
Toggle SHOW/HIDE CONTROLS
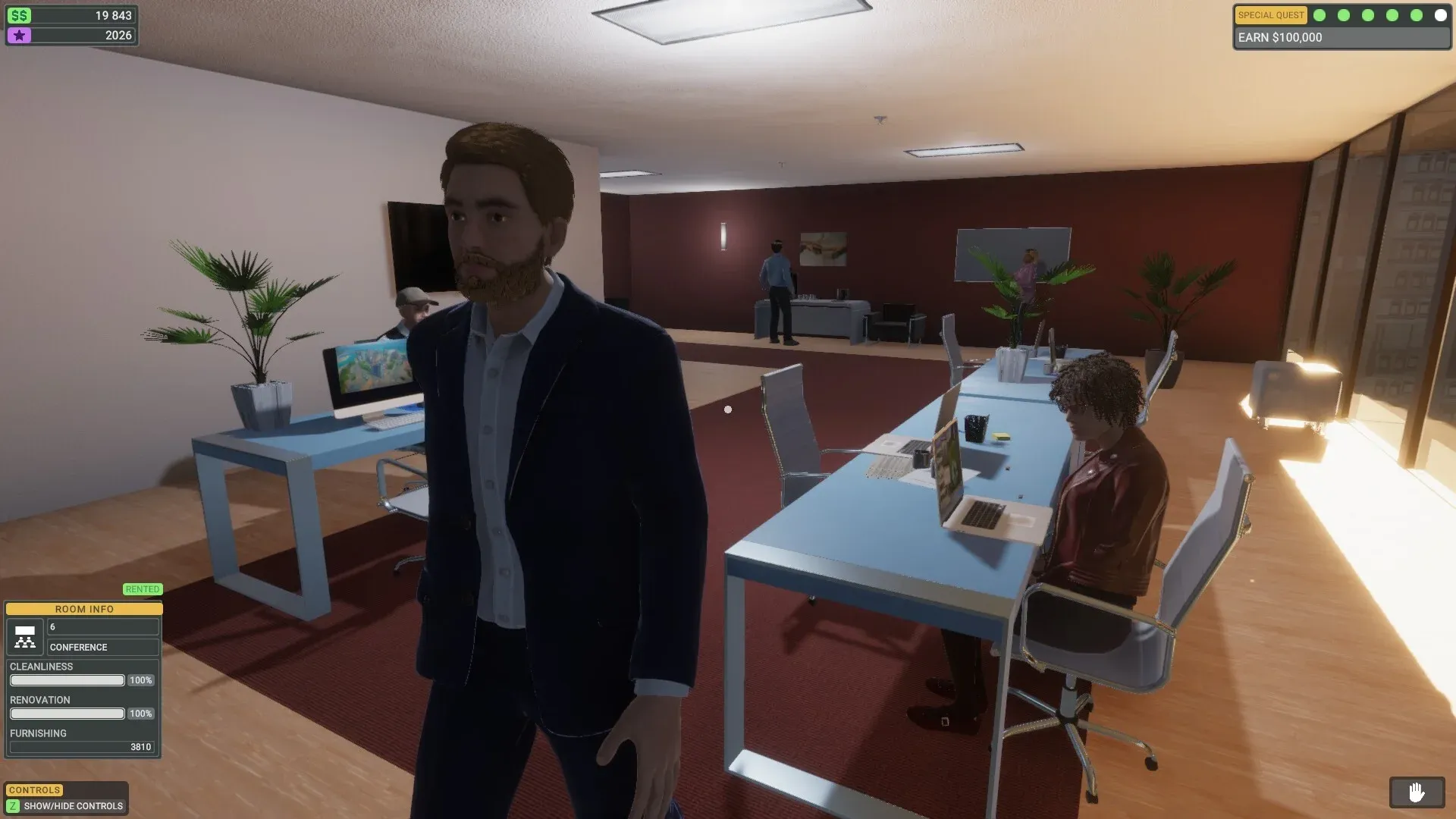pos(73,806)
